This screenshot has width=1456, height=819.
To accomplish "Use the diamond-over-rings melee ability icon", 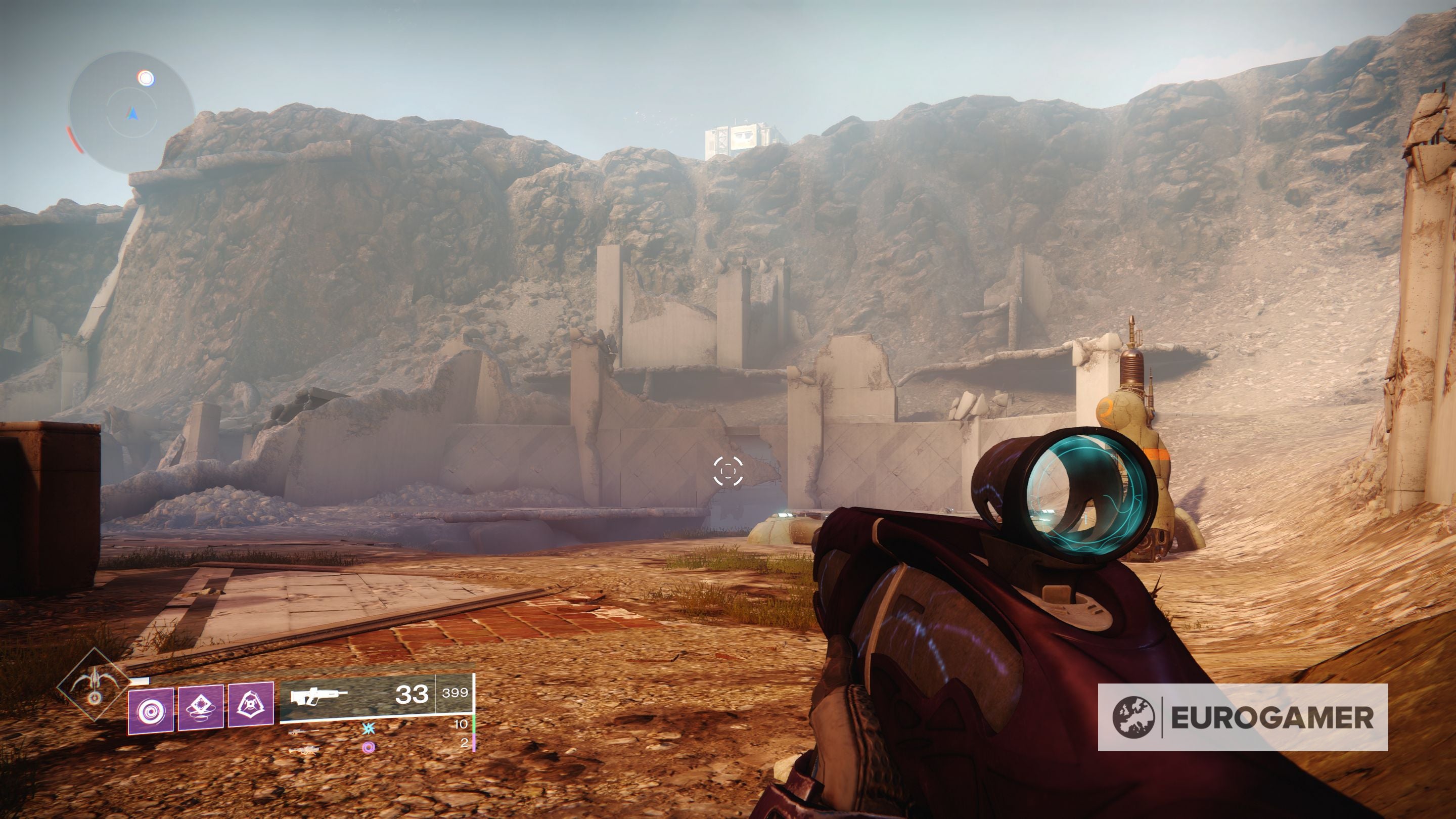I will pos(201,707).
